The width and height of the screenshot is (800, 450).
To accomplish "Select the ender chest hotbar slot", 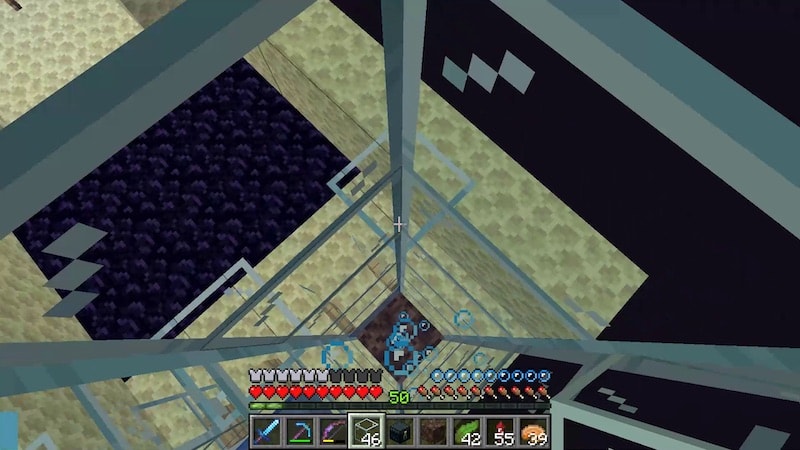I will click(x=400, y=432).
